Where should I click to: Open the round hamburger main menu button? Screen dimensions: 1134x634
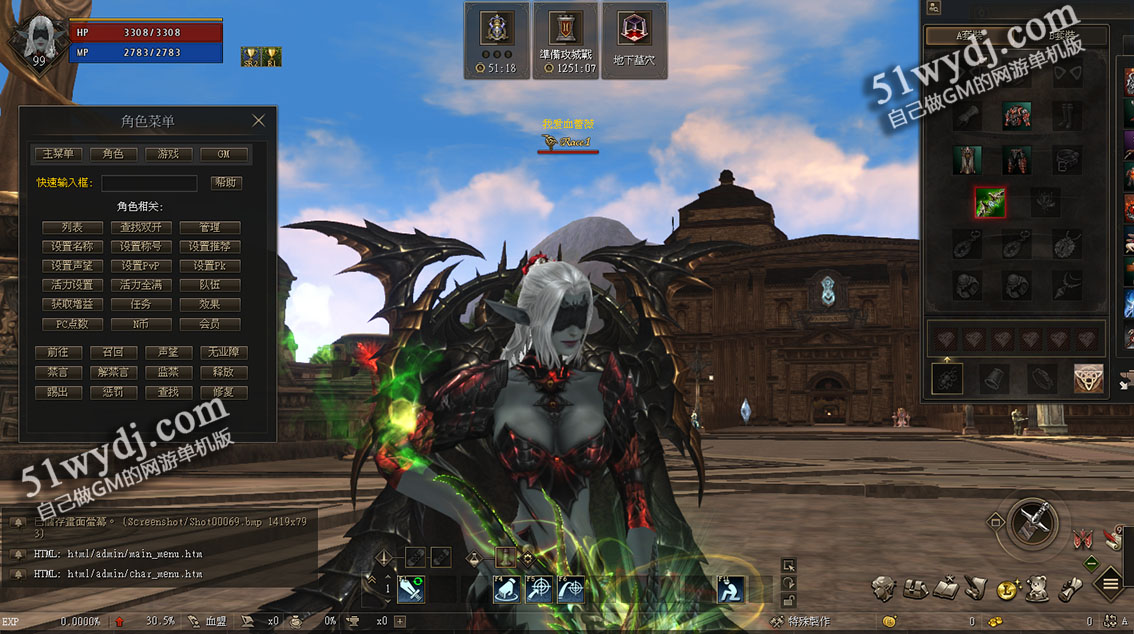pyautogui.click(x=1111, y=585)
